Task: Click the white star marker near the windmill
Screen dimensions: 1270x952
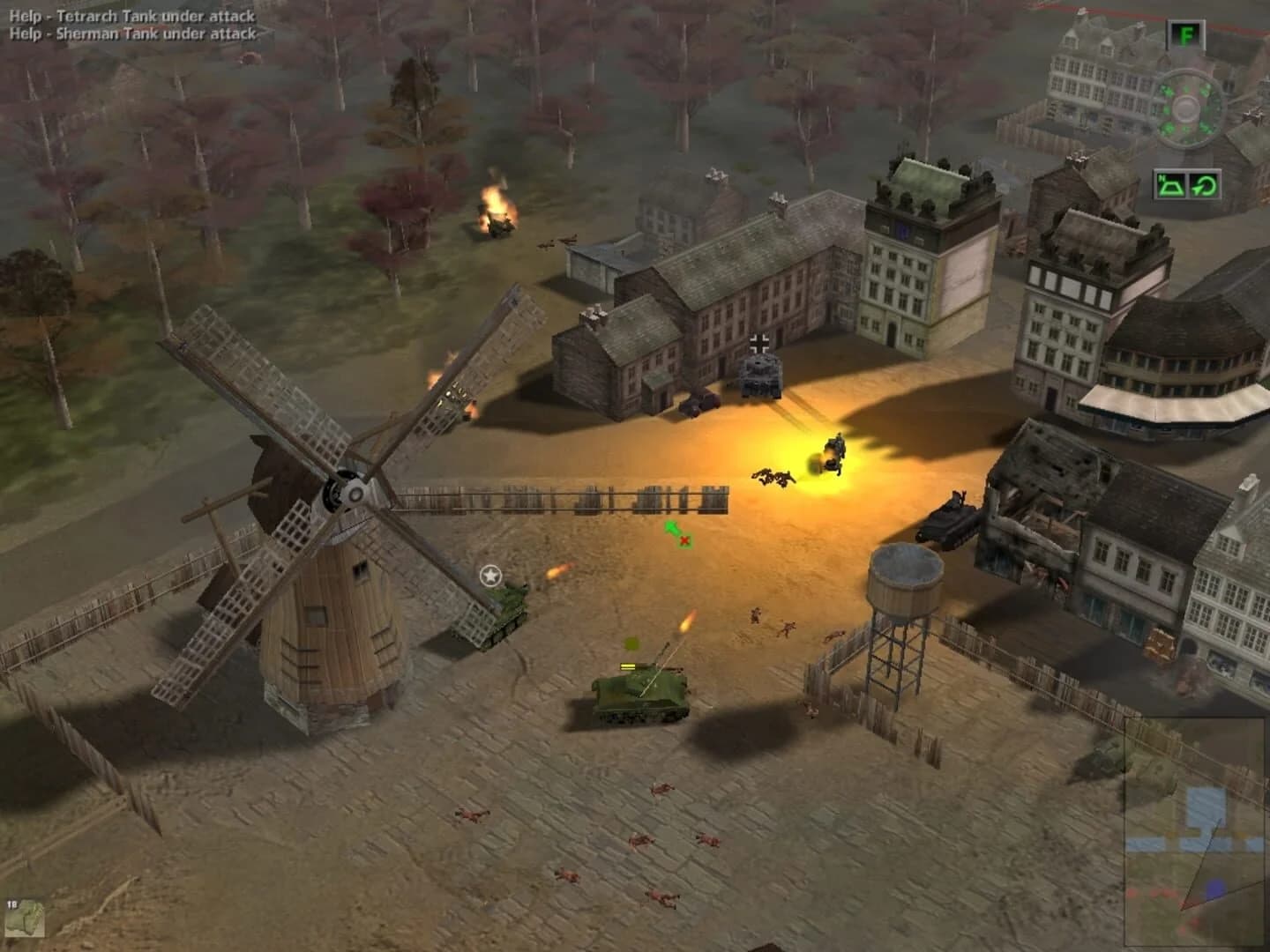Action: 489,574
